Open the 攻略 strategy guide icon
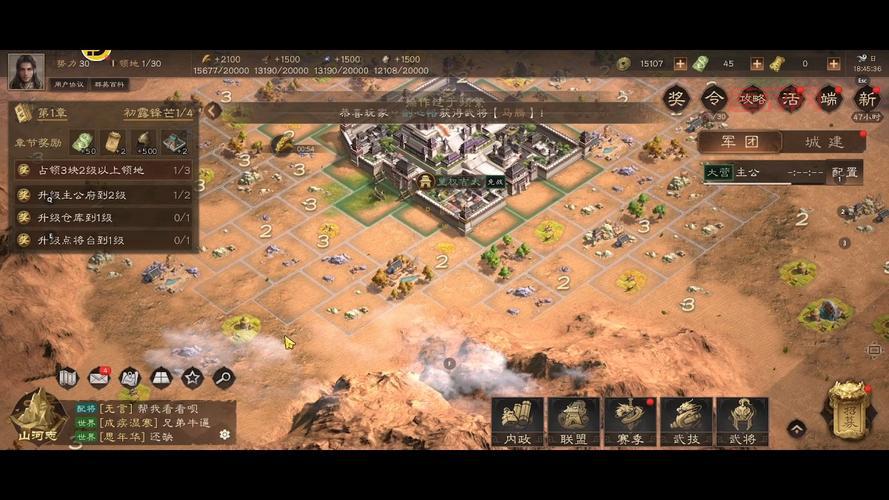The width and height of the screenshot is (889, 500). click(x=751, y=98)
